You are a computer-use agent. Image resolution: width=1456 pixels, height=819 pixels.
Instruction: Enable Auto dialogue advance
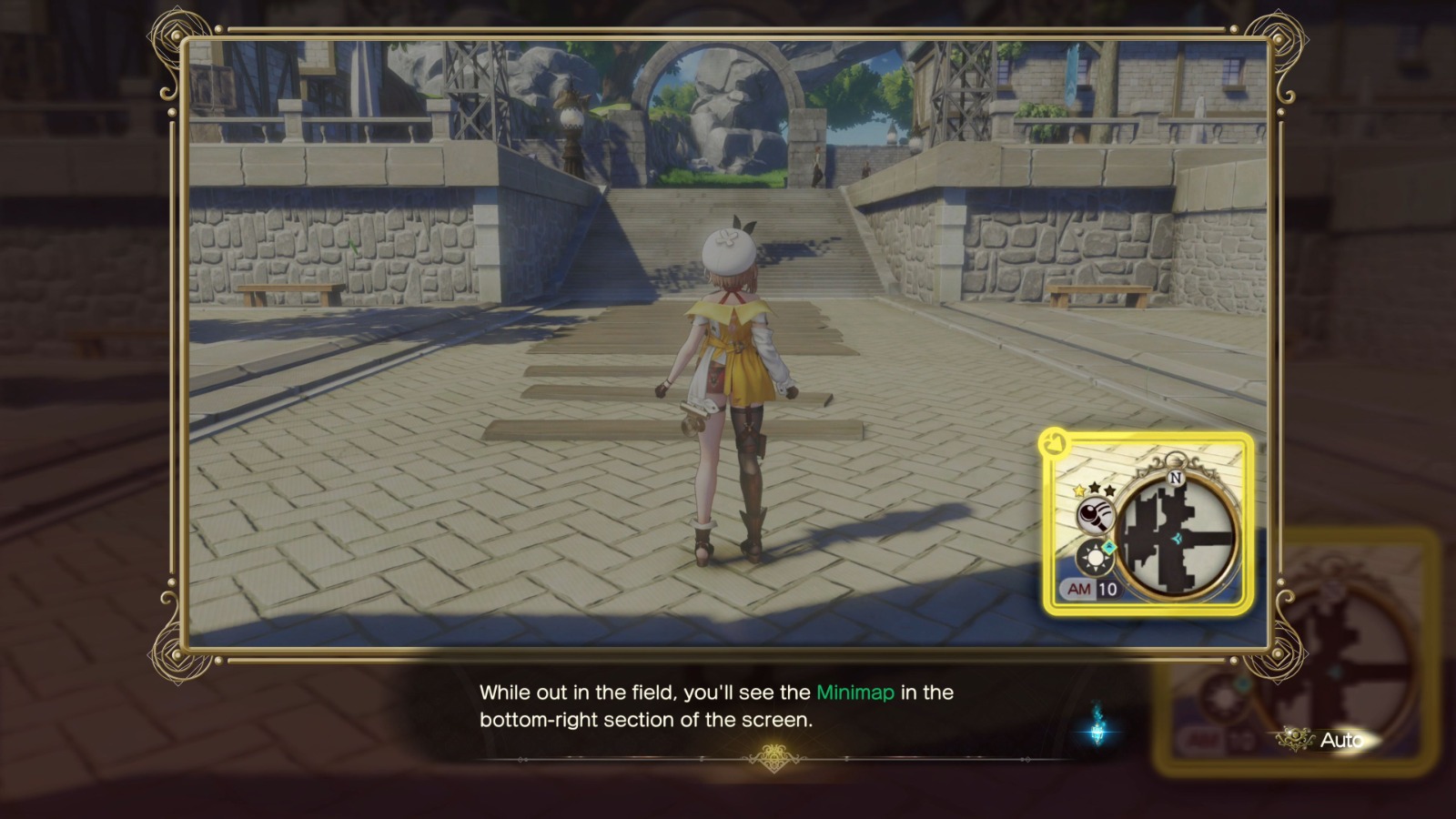[1345, 737]
